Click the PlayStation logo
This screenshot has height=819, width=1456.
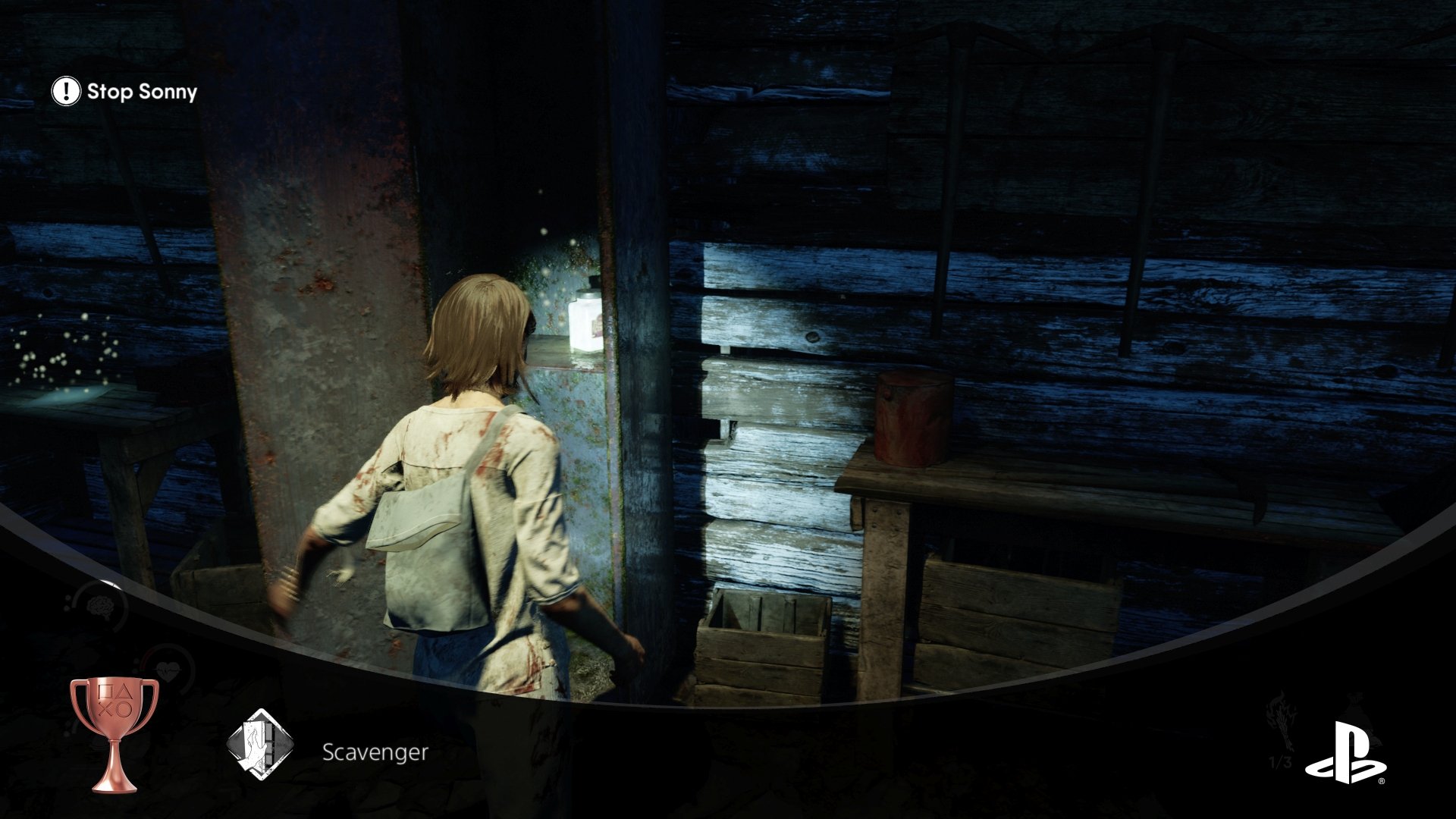point(1345,753)
